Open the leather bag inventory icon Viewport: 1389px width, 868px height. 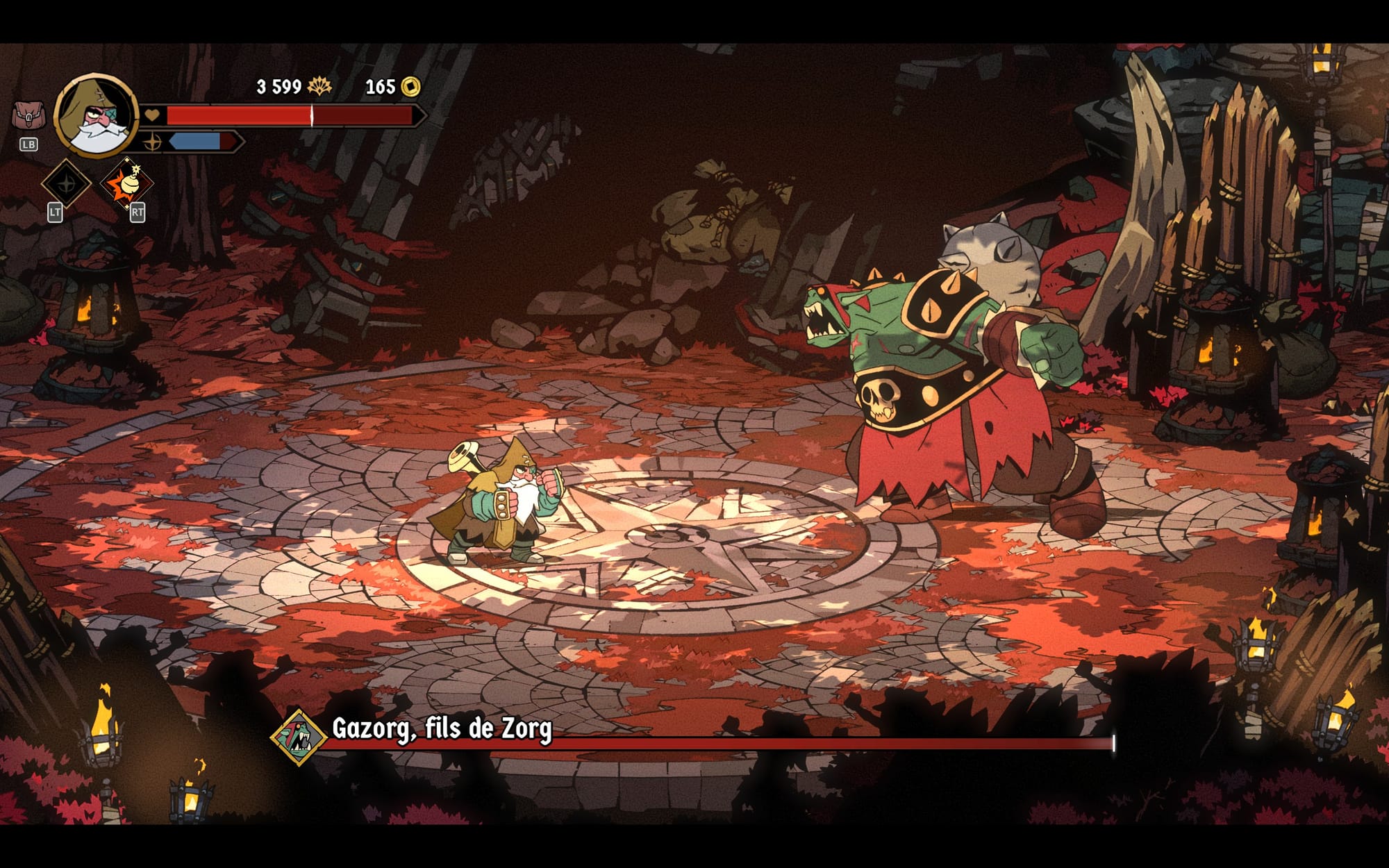coord(28,115)
